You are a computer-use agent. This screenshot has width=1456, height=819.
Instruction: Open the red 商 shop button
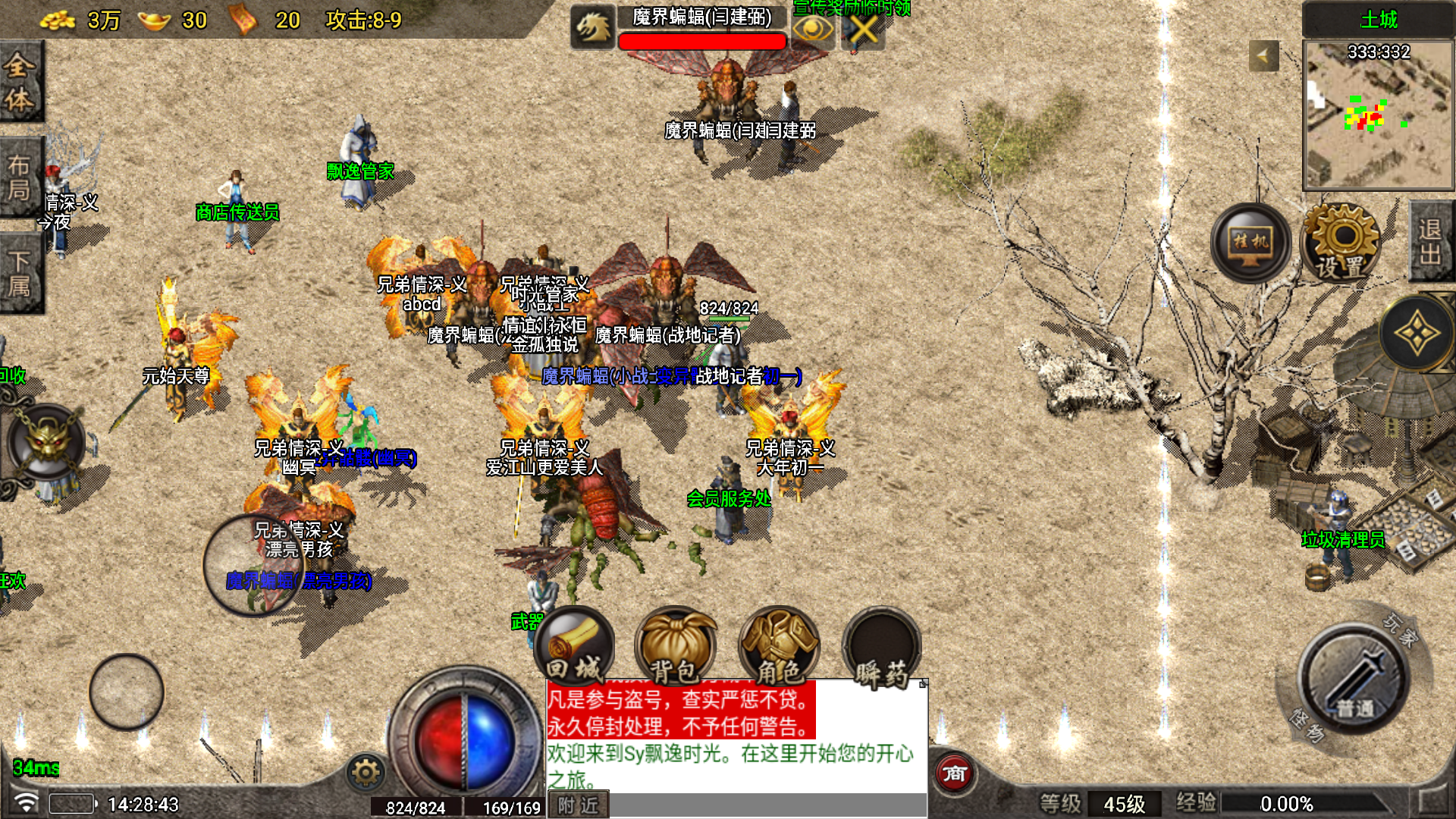click(x=954, y=773)
